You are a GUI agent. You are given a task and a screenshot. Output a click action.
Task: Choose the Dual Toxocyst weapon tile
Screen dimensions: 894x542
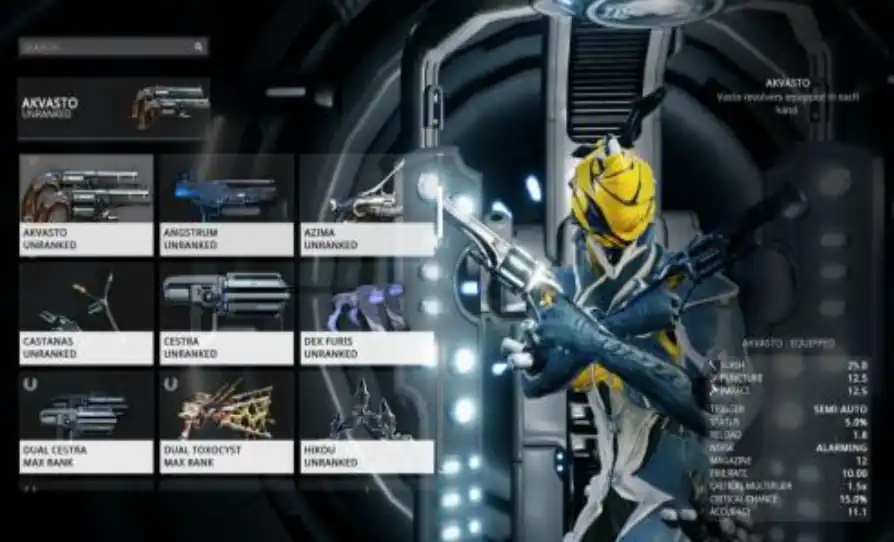(x=227, y=421)
